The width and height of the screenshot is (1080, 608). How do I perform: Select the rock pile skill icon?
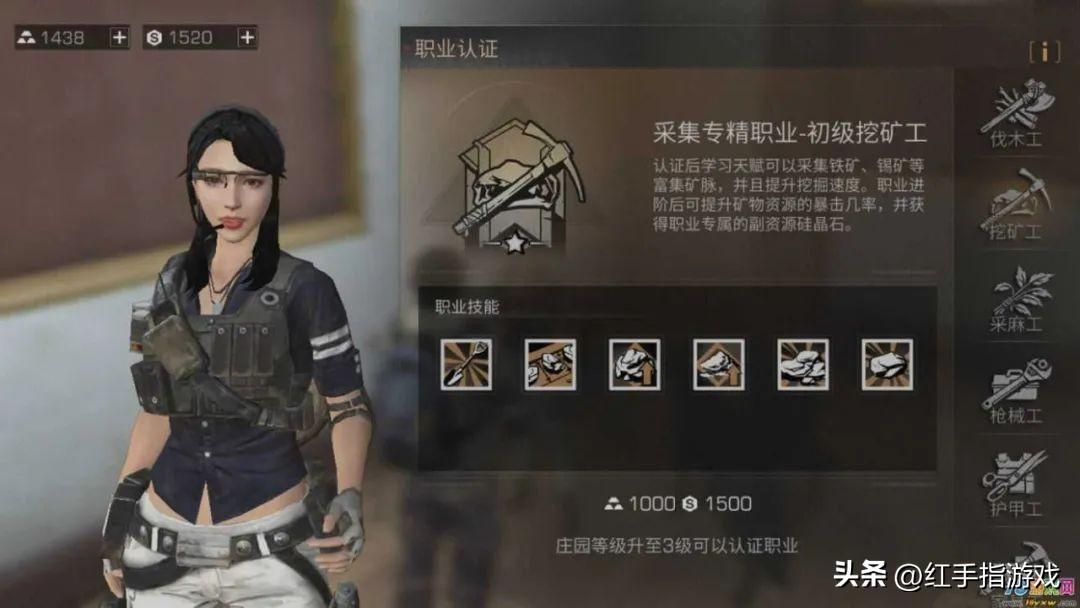click(x=802, y=364)
